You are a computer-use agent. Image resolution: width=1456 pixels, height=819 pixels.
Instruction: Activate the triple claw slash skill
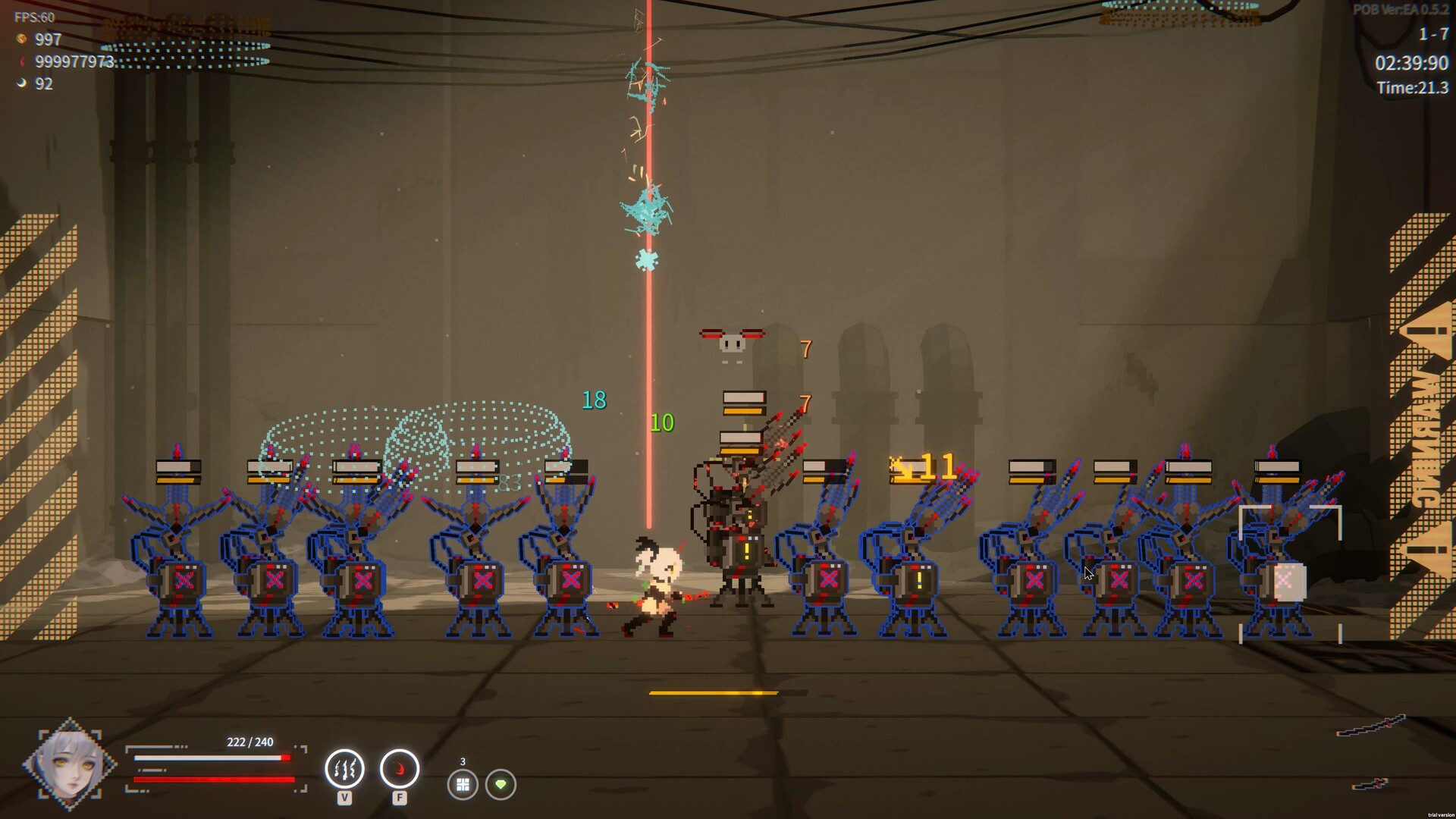click(x=344, y=769)
